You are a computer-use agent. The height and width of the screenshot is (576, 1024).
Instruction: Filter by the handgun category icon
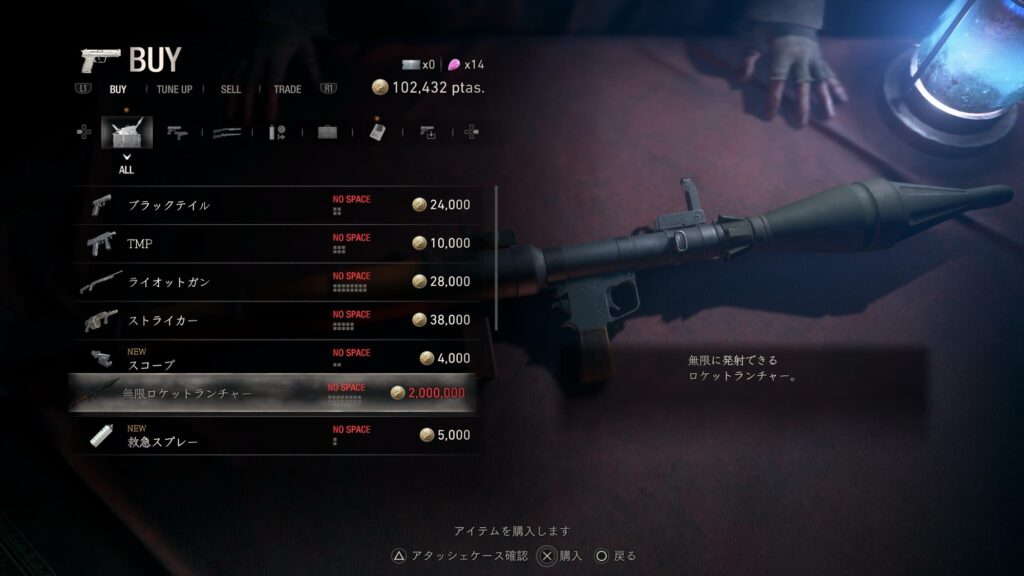click(178, 132)
